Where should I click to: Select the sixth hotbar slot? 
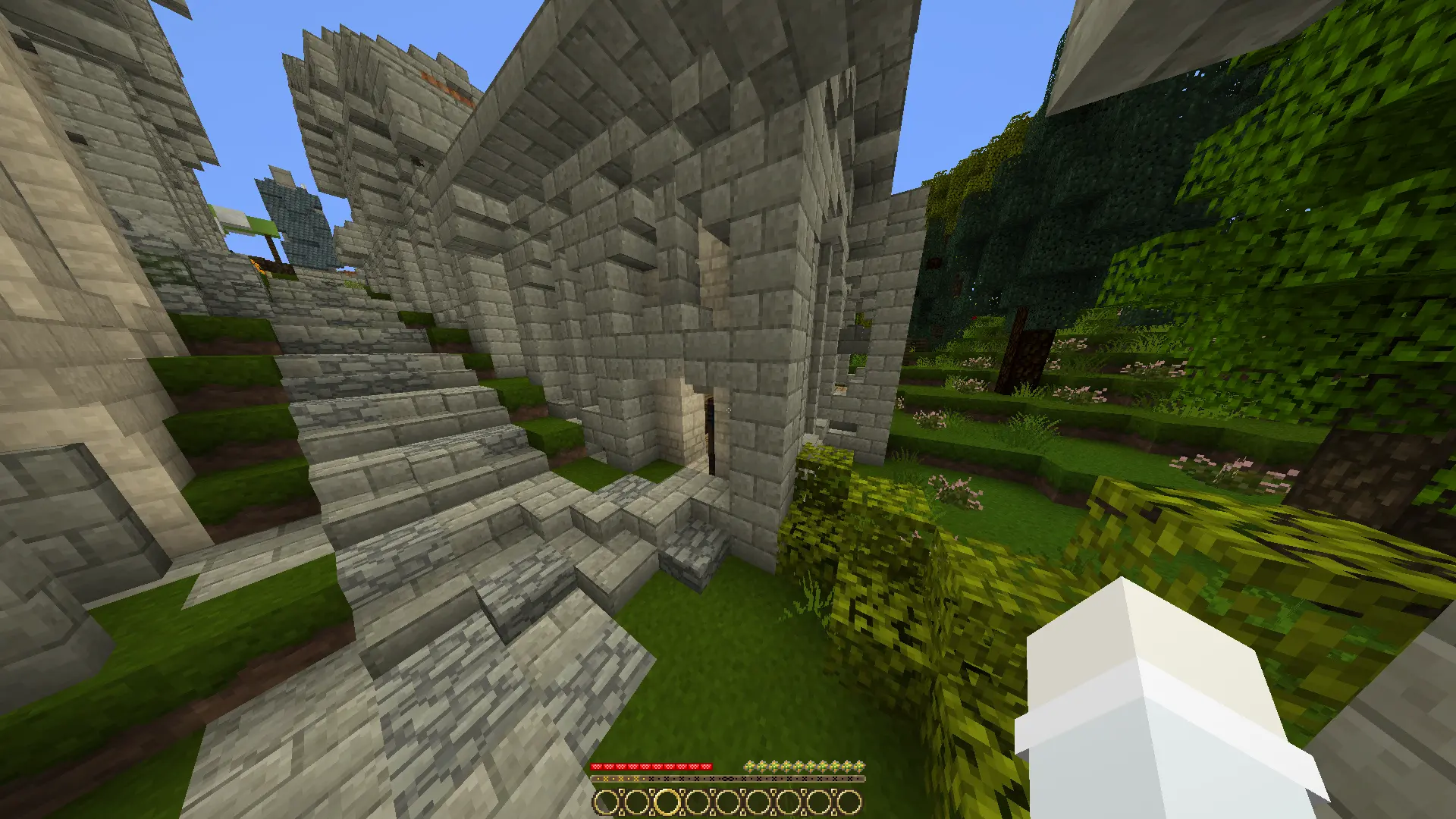coord(758,801)
